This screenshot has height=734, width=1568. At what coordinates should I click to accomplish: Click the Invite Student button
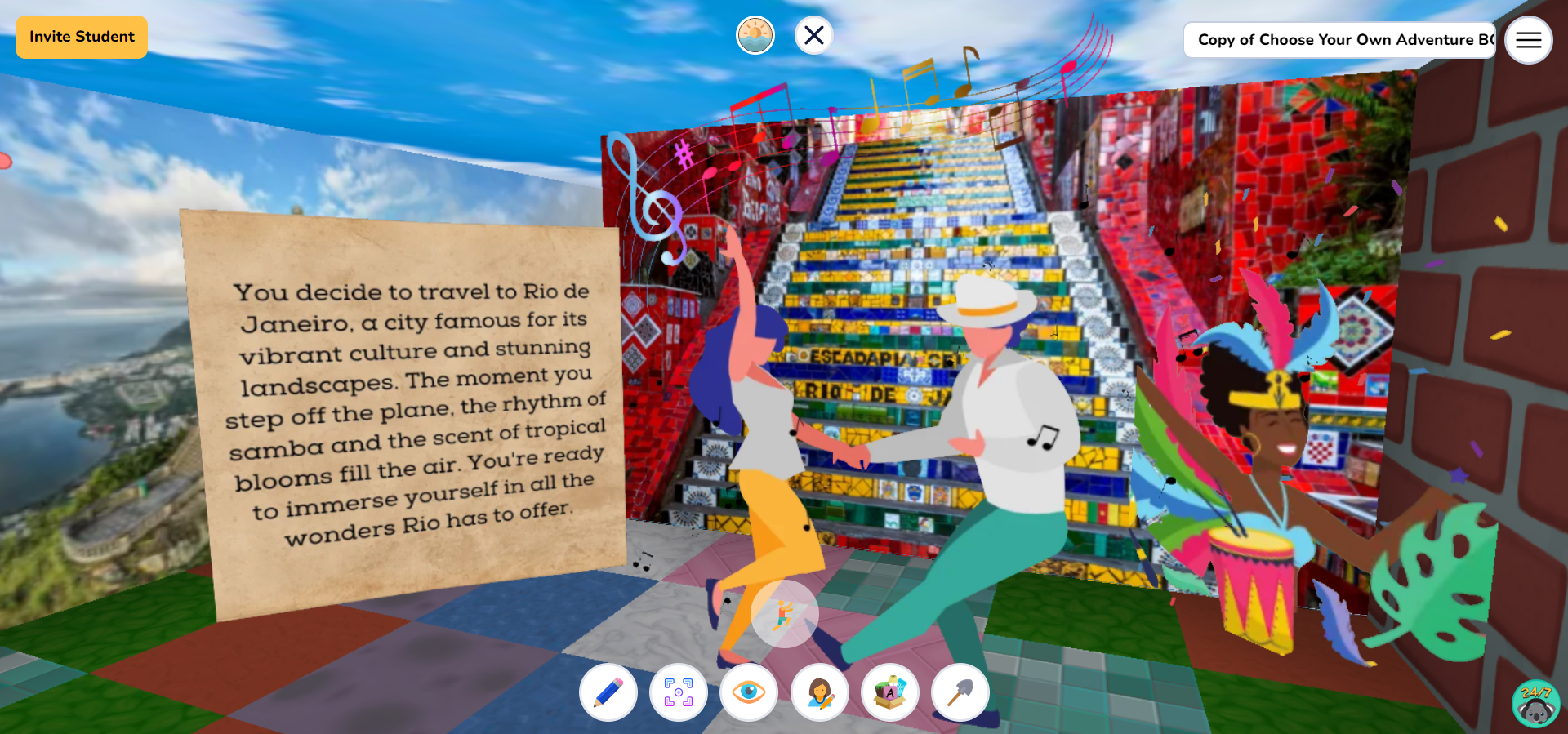[x=81, y=36]
